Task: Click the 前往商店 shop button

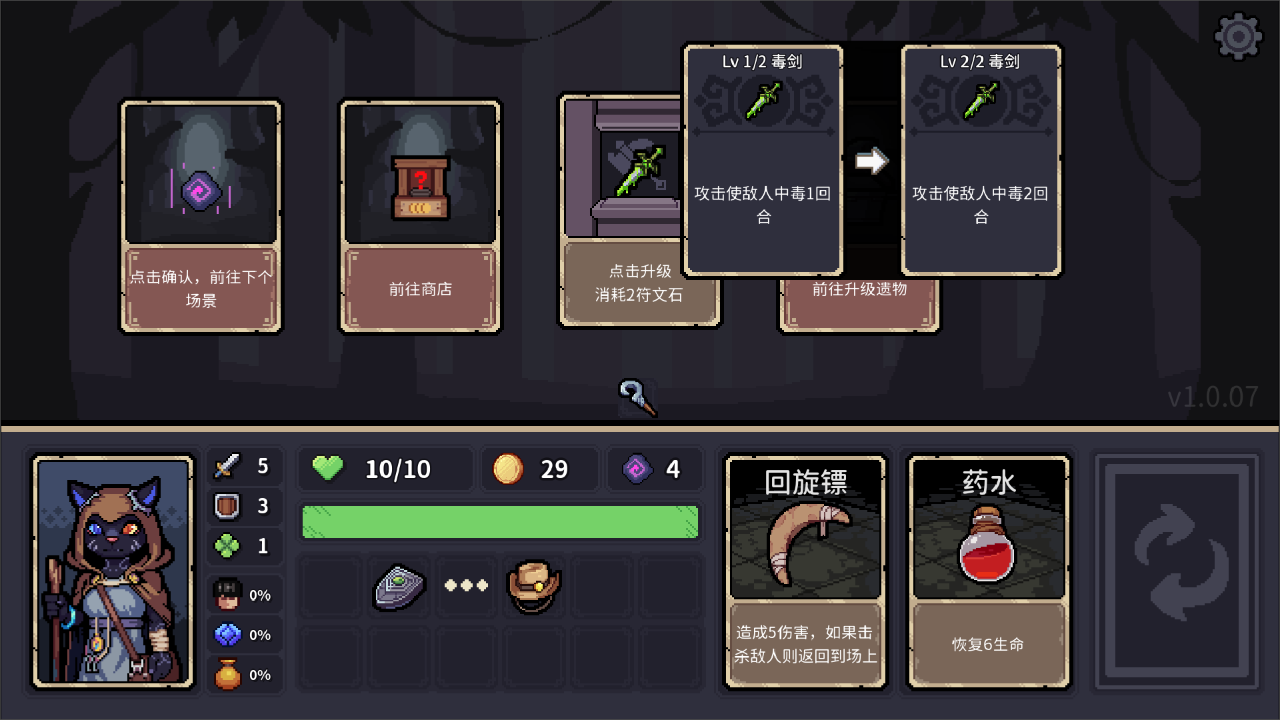Action: coord(420,287)
